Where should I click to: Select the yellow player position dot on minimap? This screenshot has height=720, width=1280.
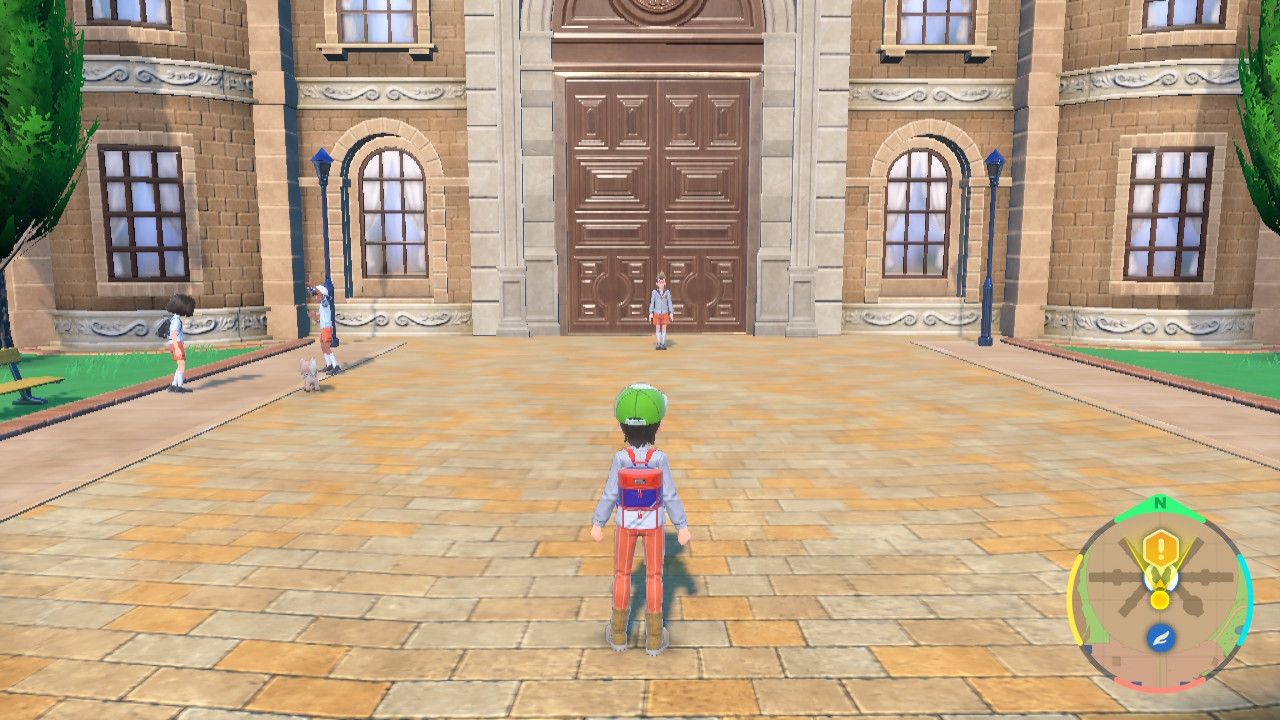click(1159, 599)
